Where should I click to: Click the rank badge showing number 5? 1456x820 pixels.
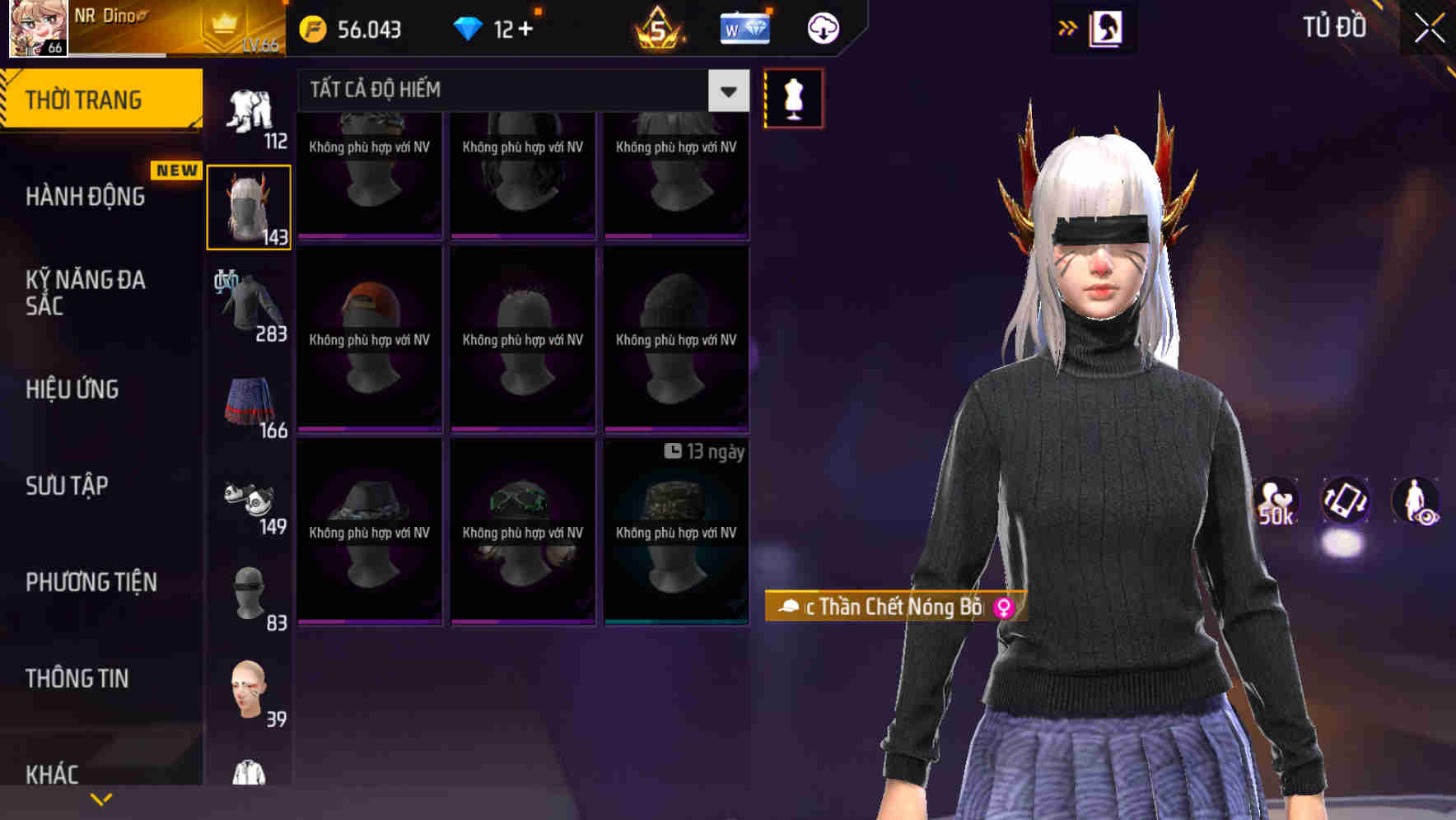pos(659,28)
